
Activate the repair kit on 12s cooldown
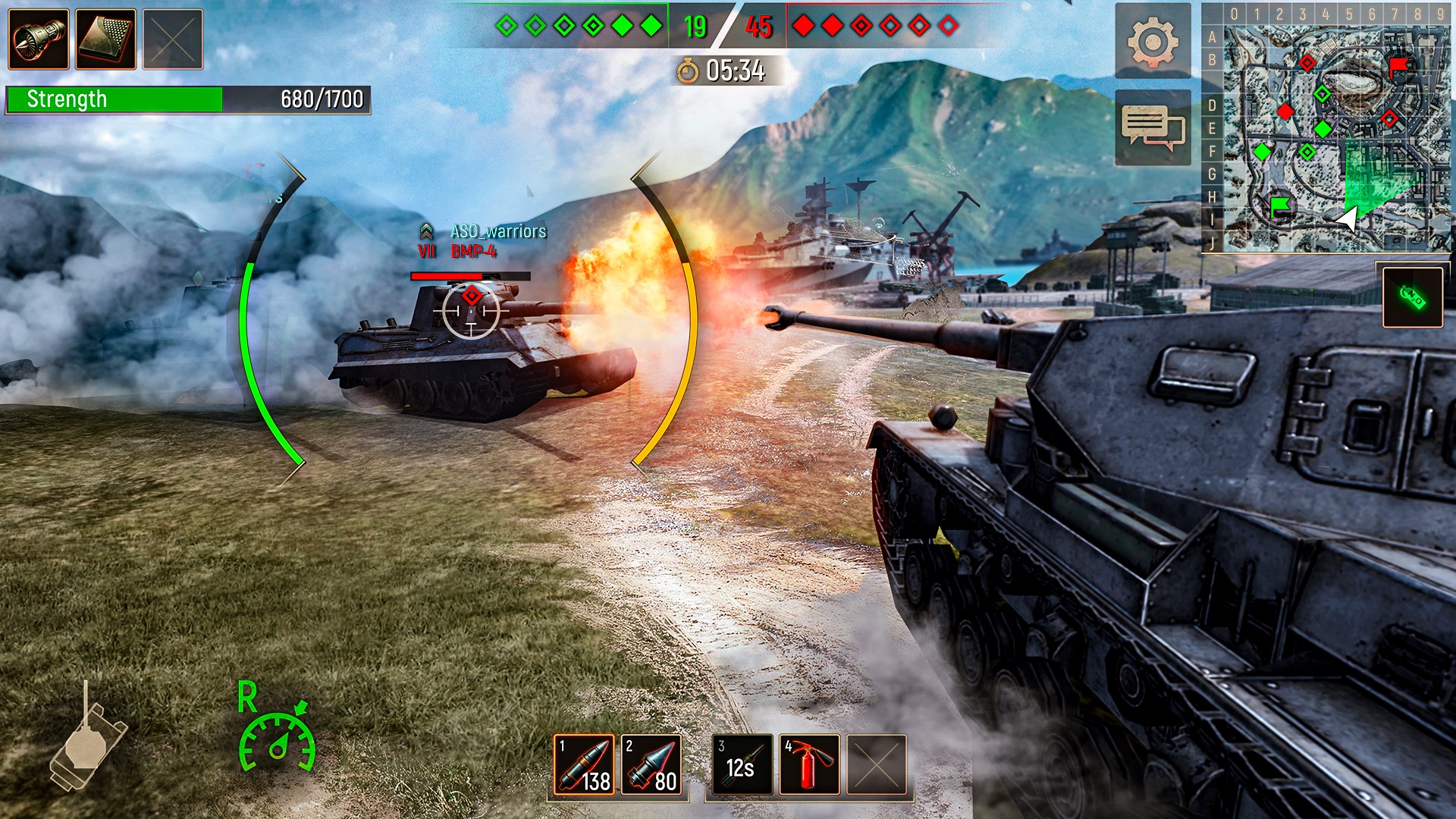click(742, 764)
